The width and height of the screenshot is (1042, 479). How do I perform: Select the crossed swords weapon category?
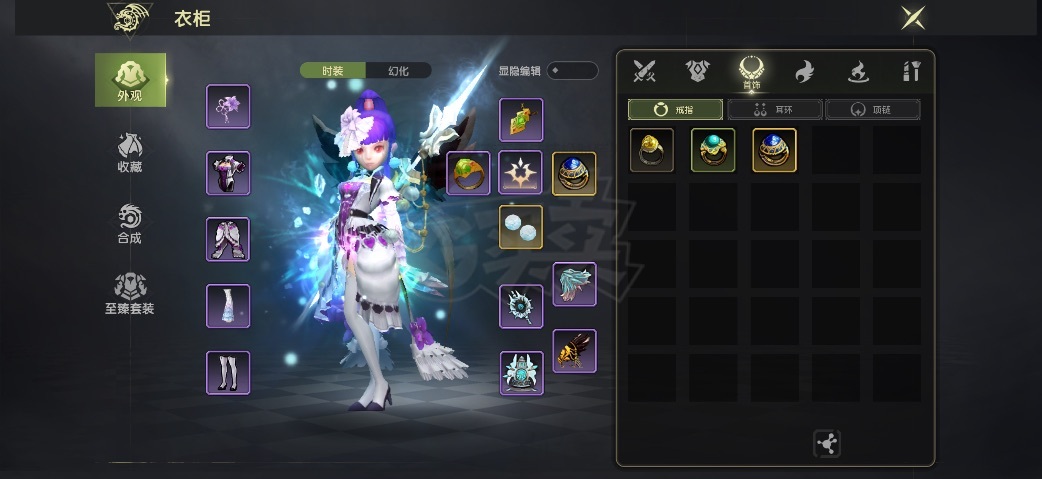click(644, 71)
